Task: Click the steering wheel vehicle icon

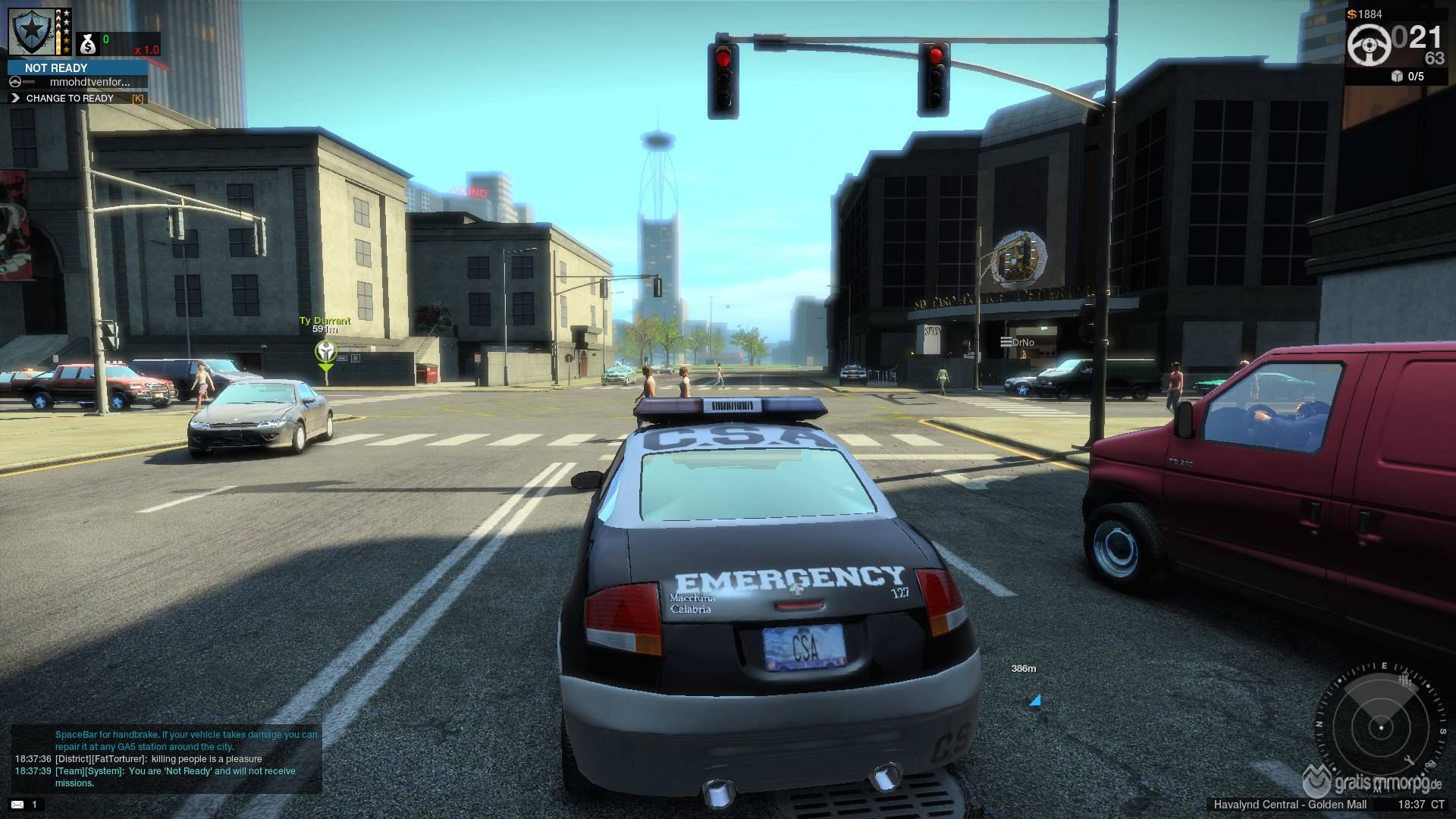Action: click(1370, 44)
